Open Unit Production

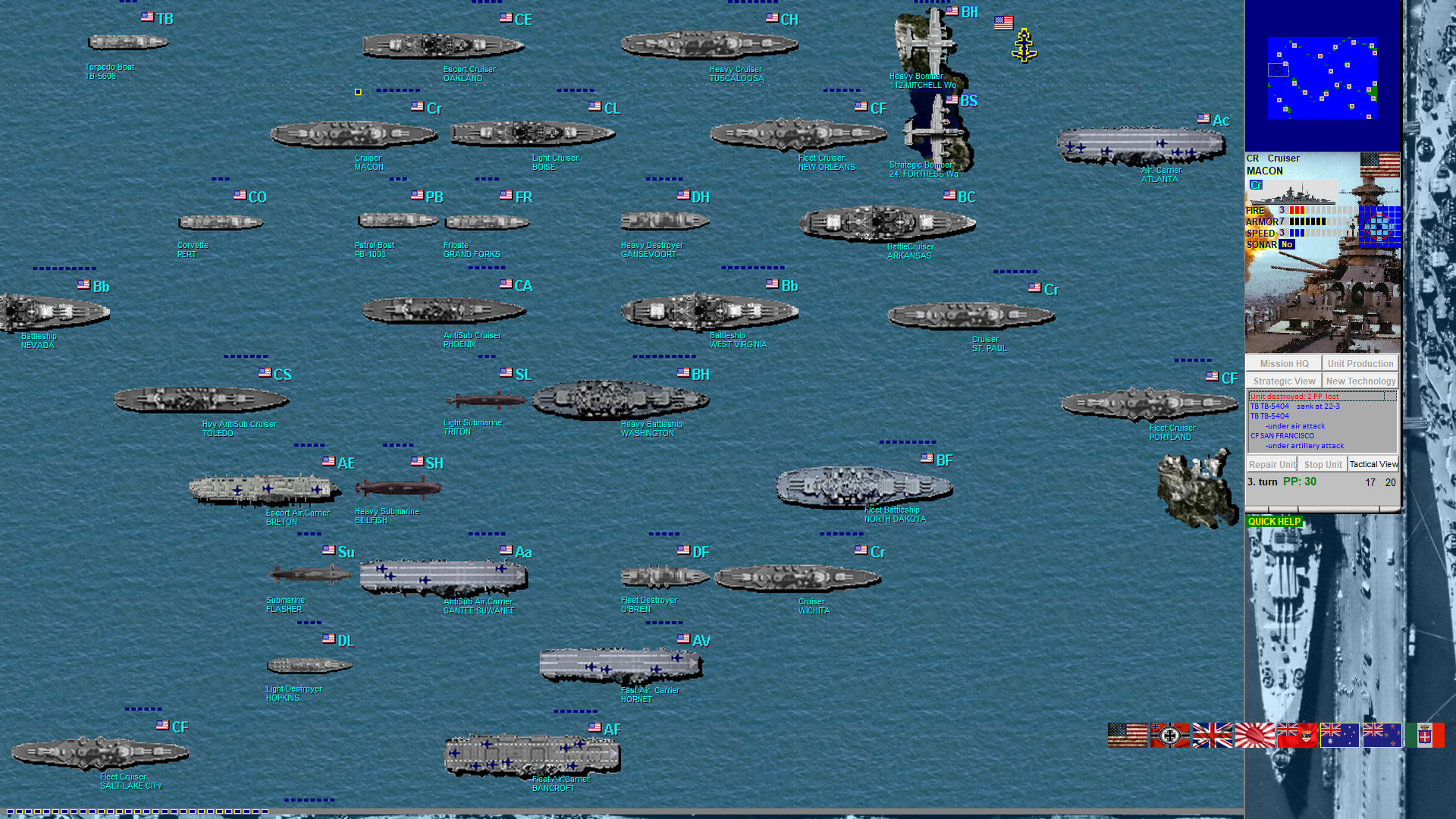click(x=1360, y=363)
